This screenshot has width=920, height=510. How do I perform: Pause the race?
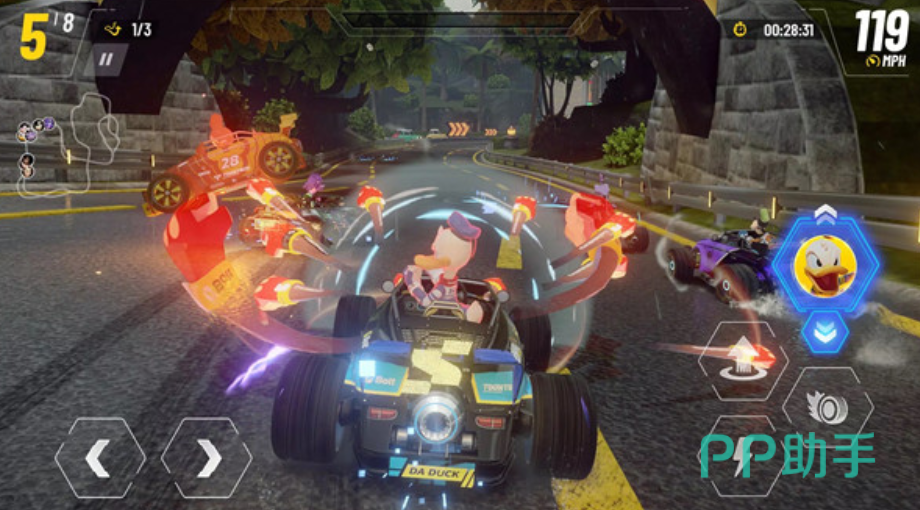pos(106,59)
